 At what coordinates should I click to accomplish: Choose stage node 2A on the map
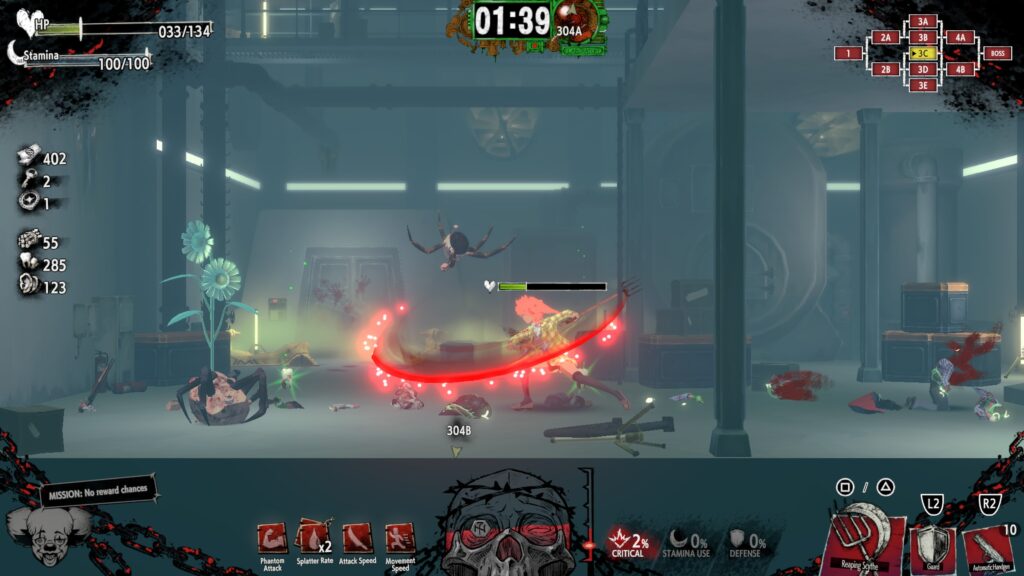(886, 37)
